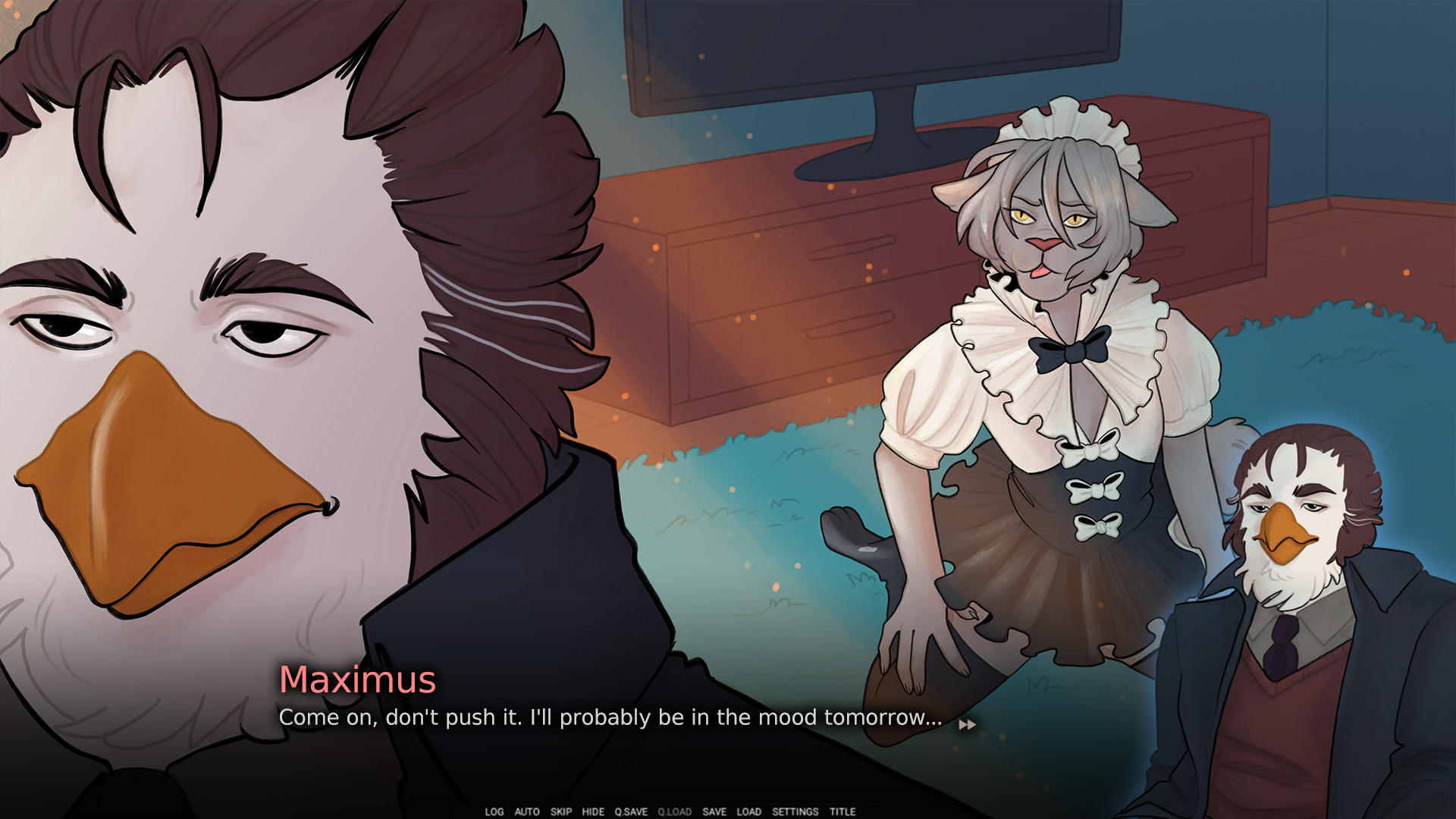Activate SKIP mode

click(561, 811)
